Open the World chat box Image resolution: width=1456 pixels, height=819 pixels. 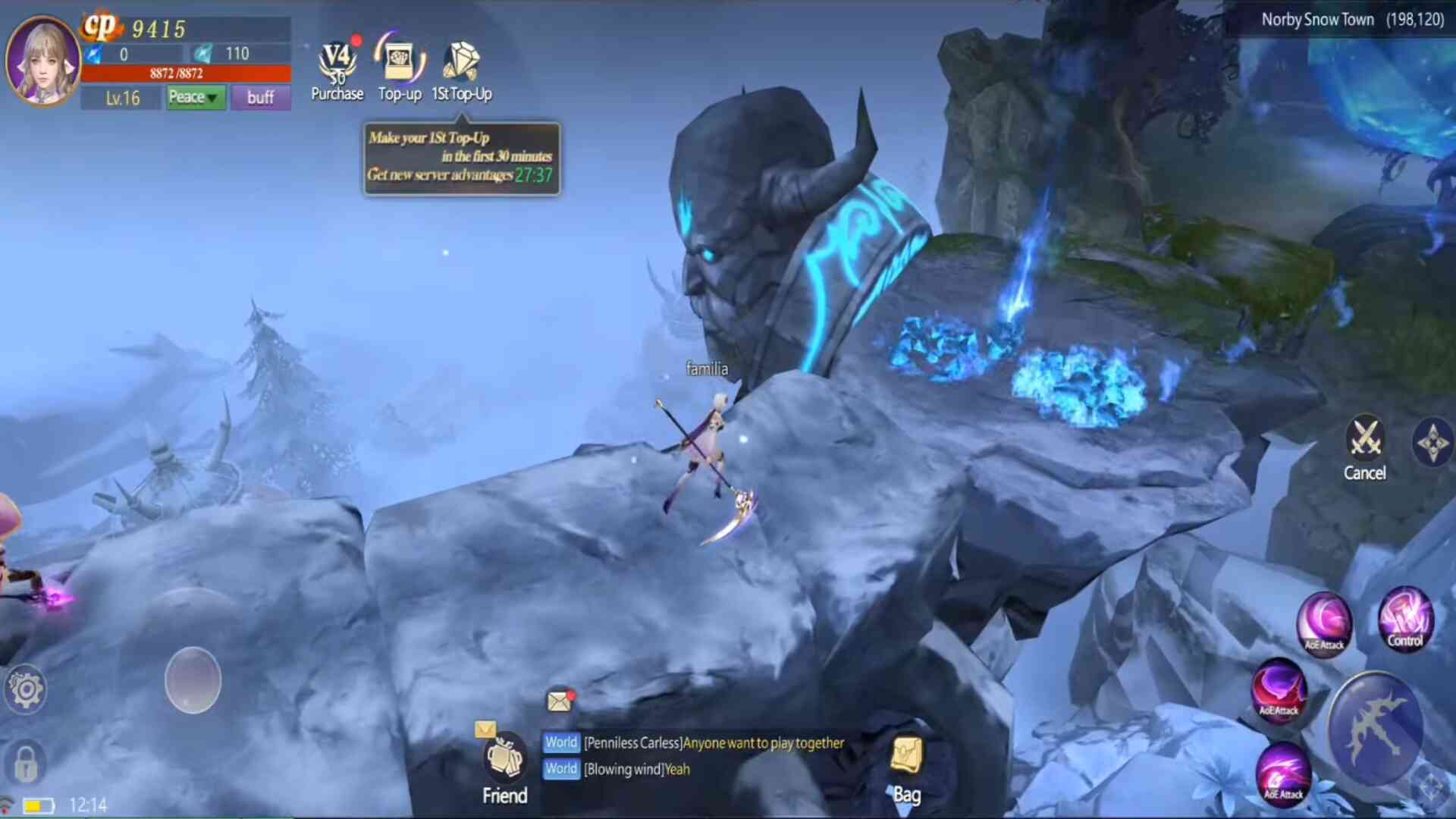coord(694,756)
